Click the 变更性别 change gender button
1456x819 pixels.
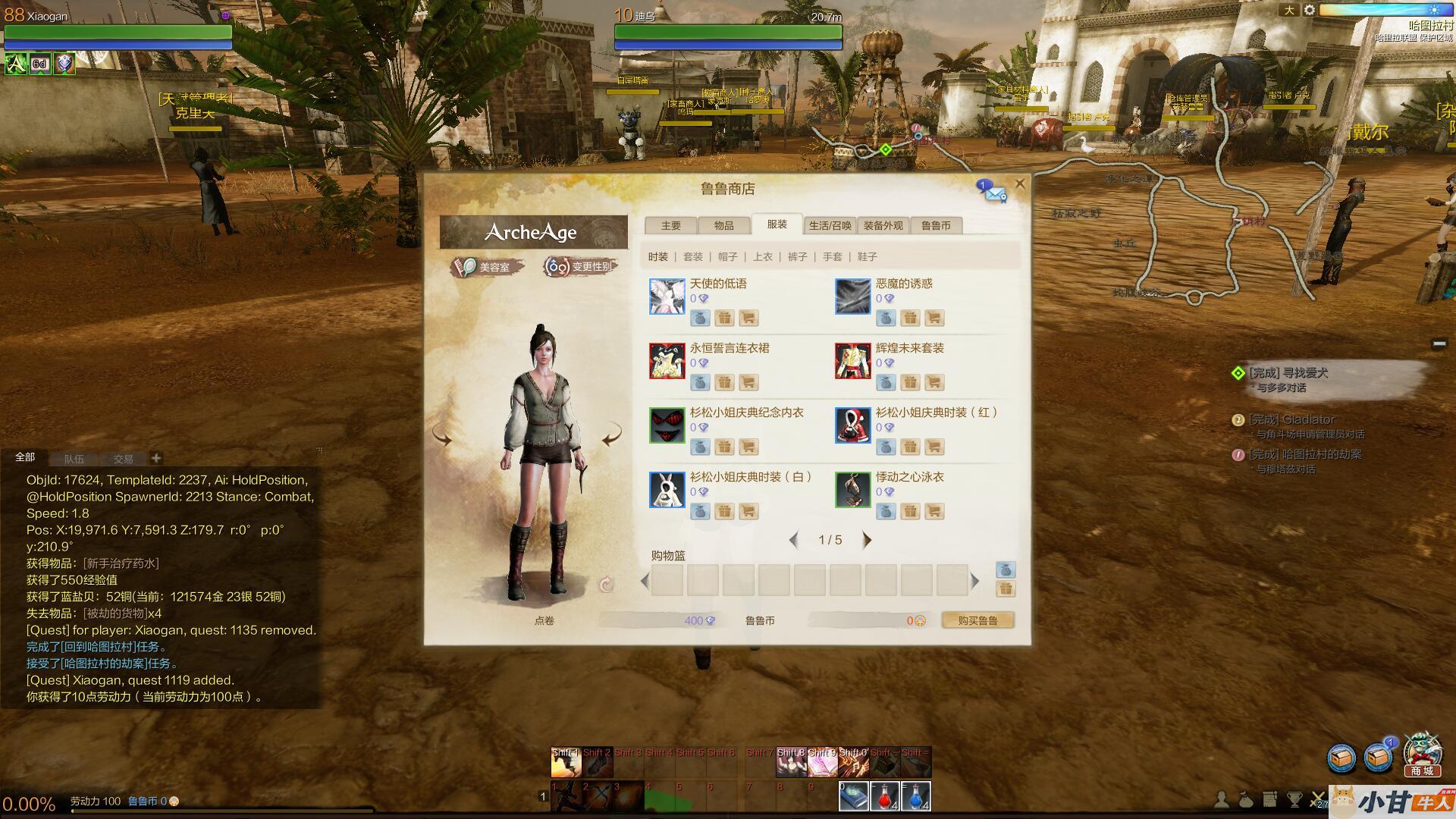click(x=580, y=267)
